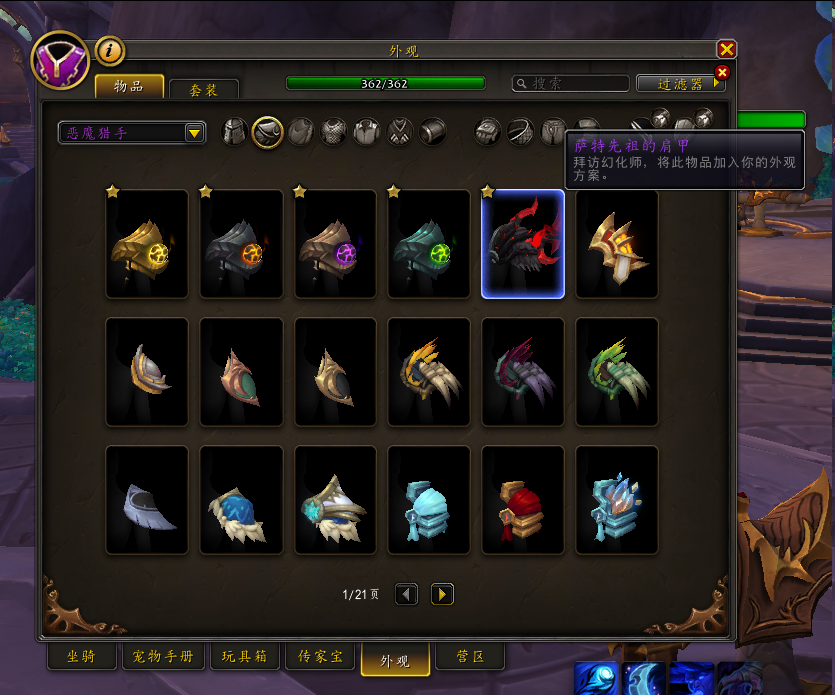Click the 搜索 search box
This screenshot has width=835, height=695.
coord(571,84)
